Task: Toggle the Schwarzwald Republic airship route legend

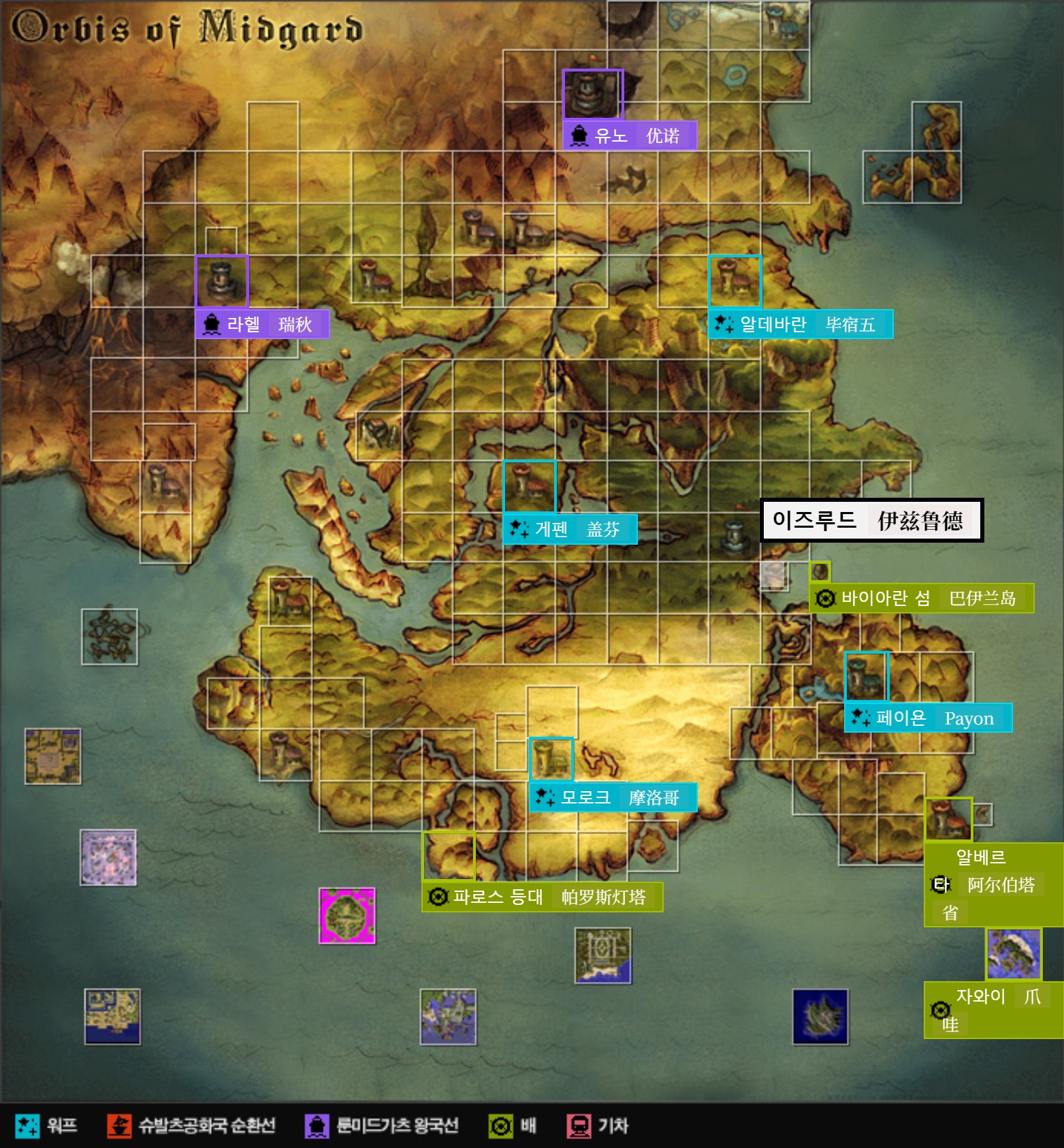Action: click(x=191, y=1126)
